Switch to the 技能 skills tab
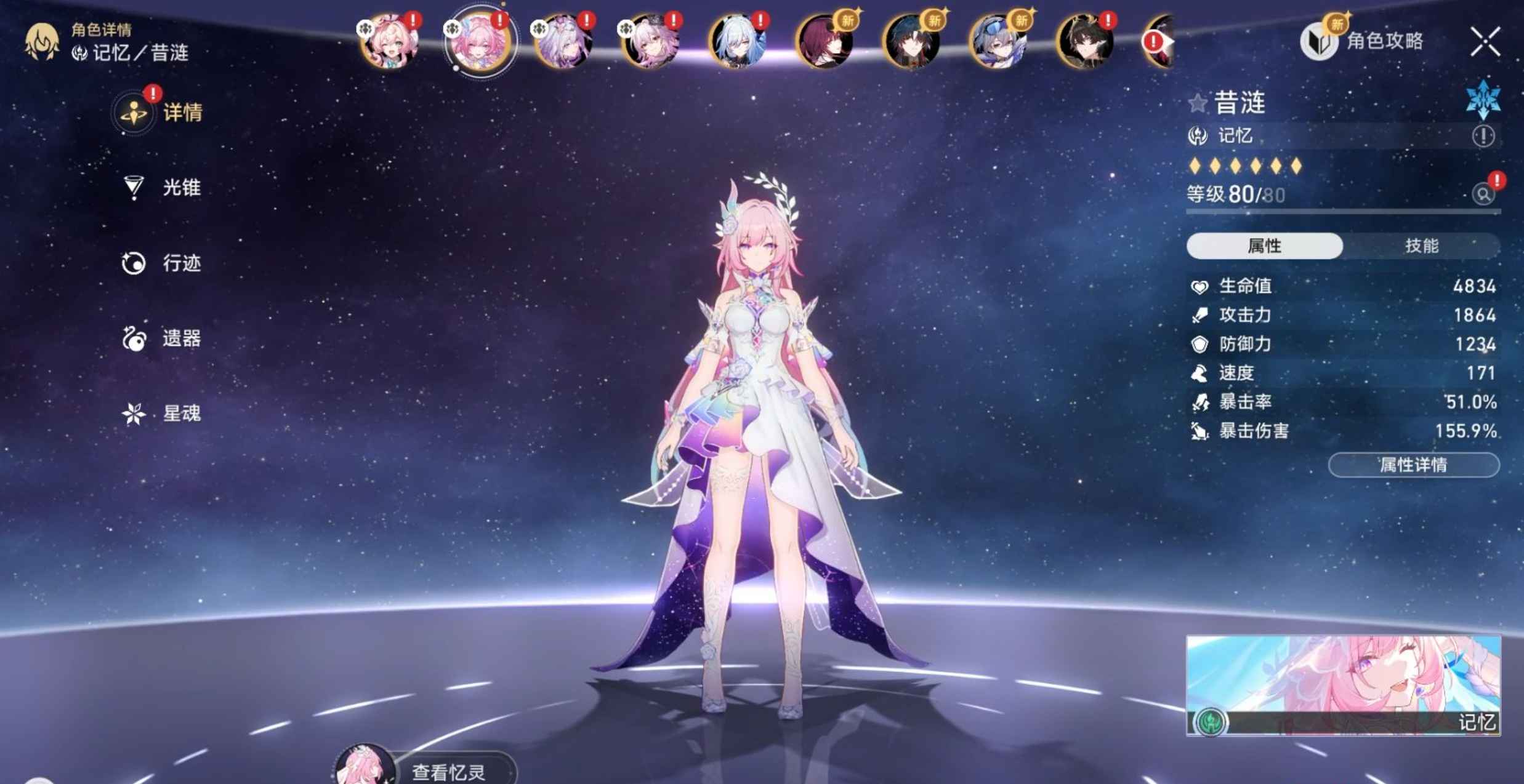Screen dimensions: 1524x784 (1421, 246)
